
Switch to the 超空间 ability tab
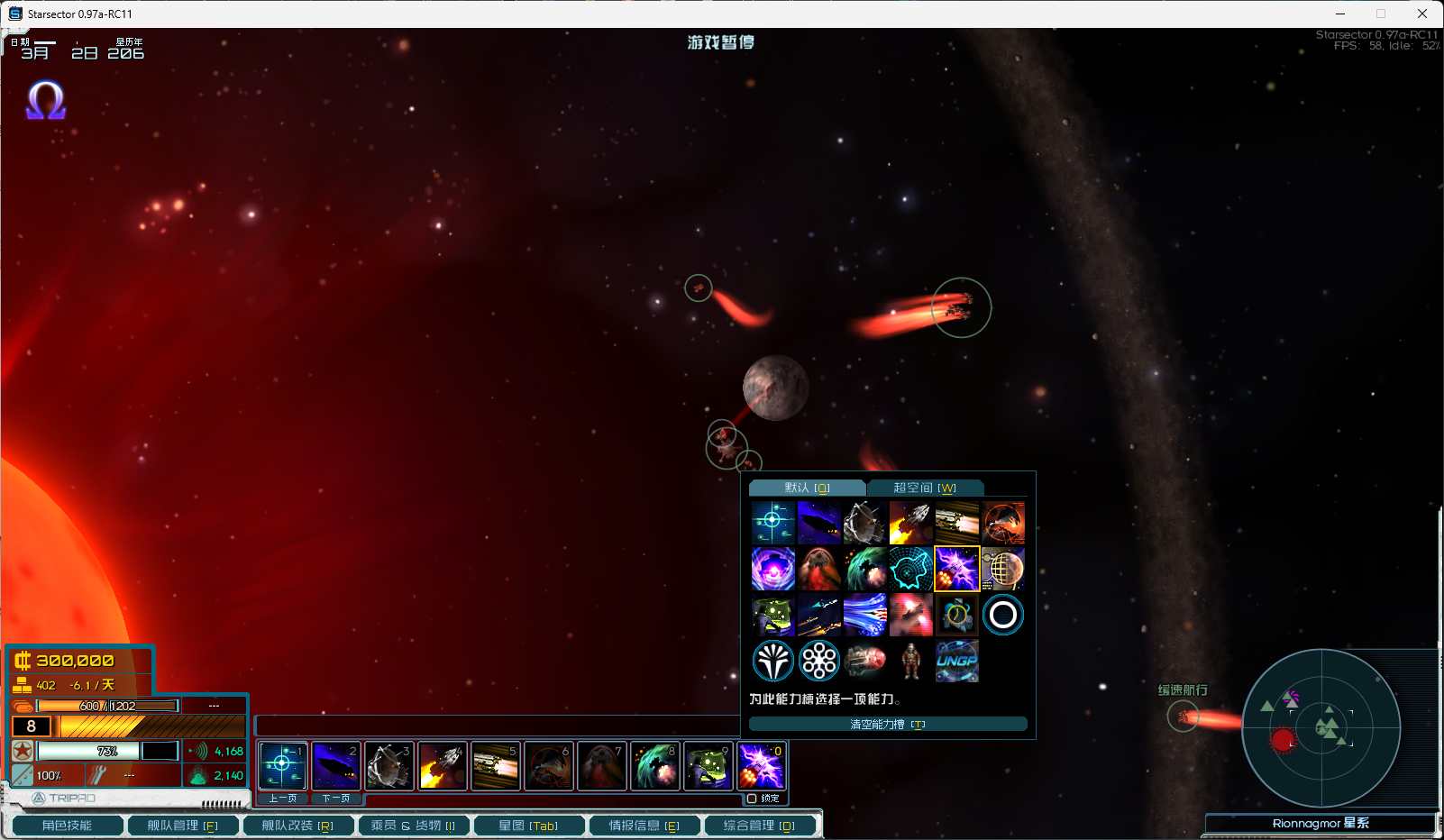click(x=924, y=488)
